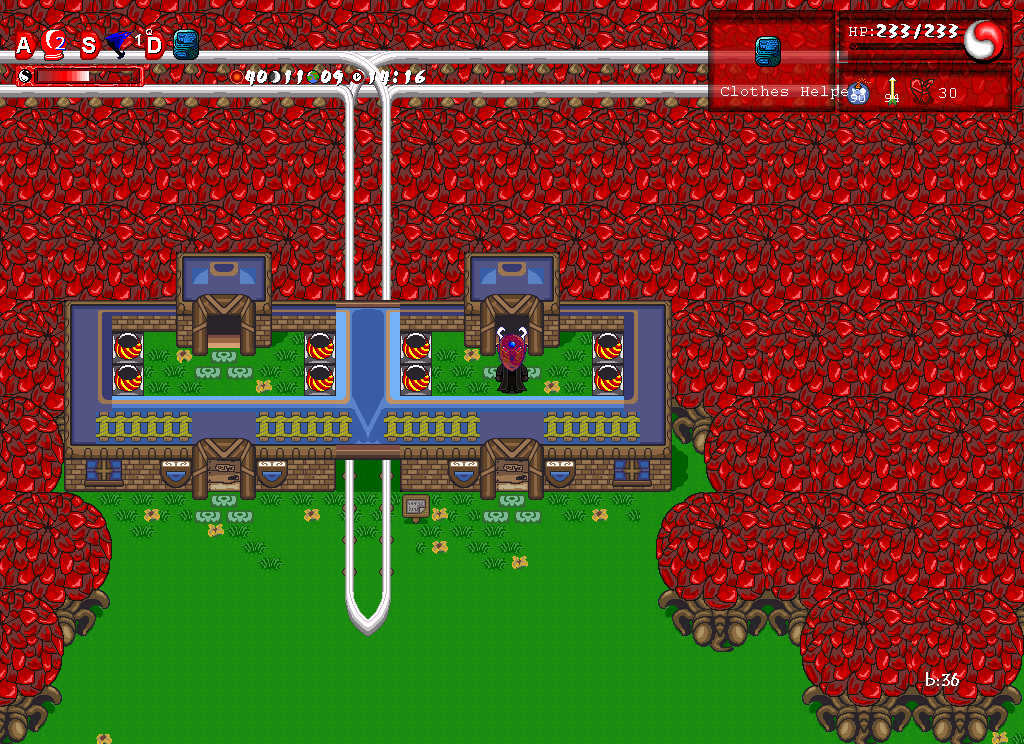
Task: Use the teal device in slot D
Action: (186, 44)
